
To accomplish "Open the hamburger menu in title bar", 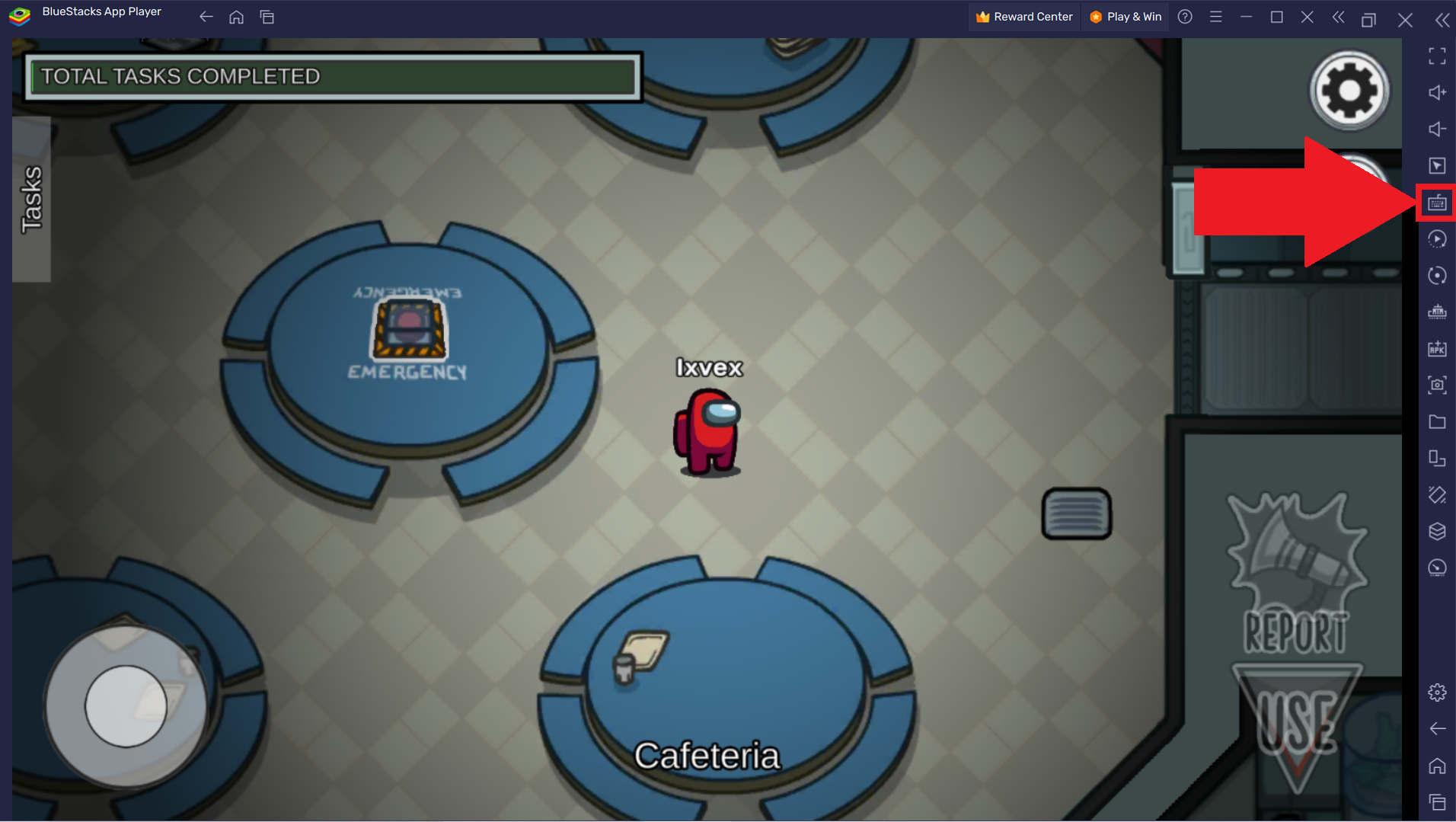I will tap(1215, 16).
